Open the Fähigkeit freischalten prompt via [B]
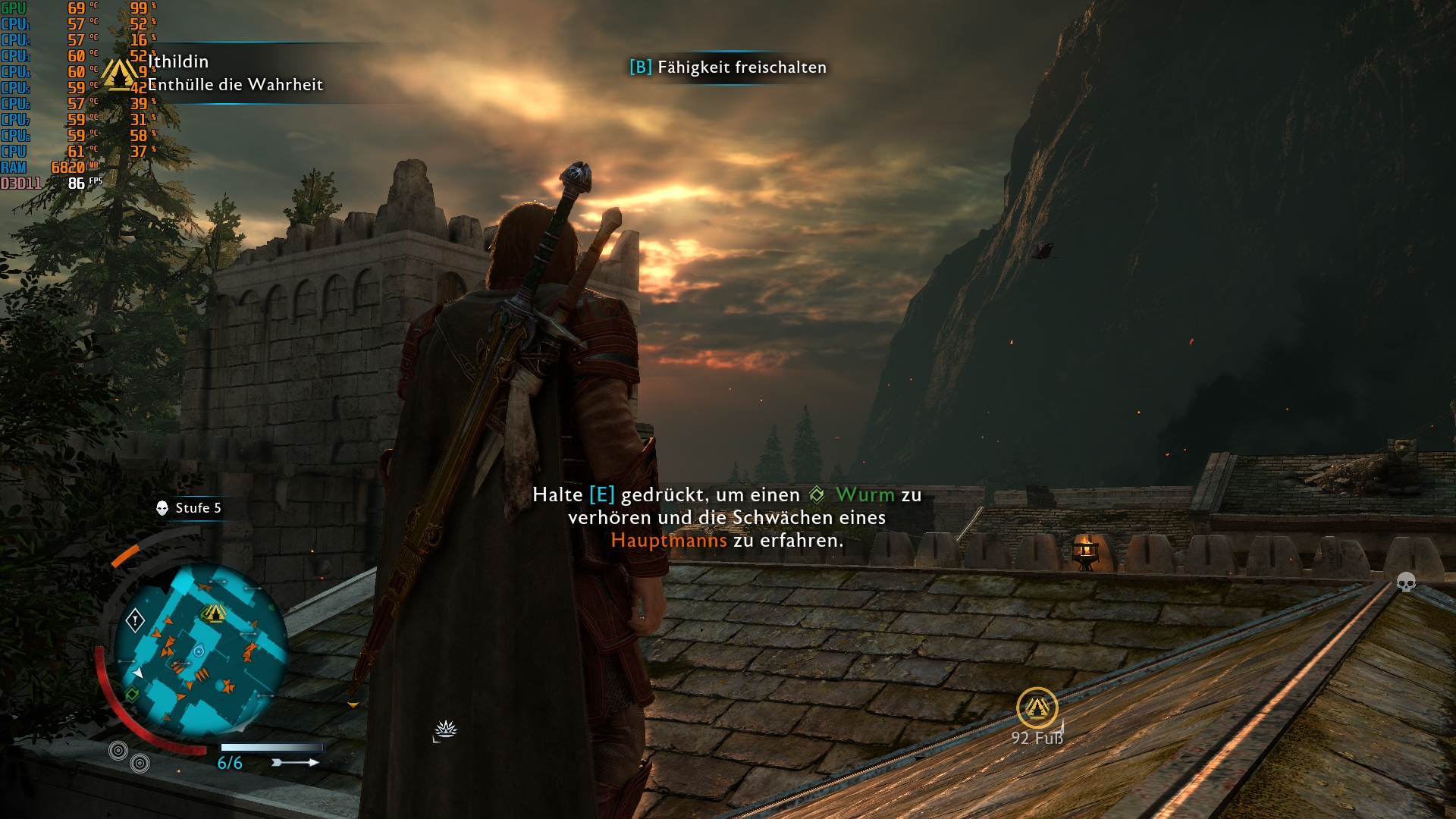This screenshot has width=1456, height=819. coord(641,67)
